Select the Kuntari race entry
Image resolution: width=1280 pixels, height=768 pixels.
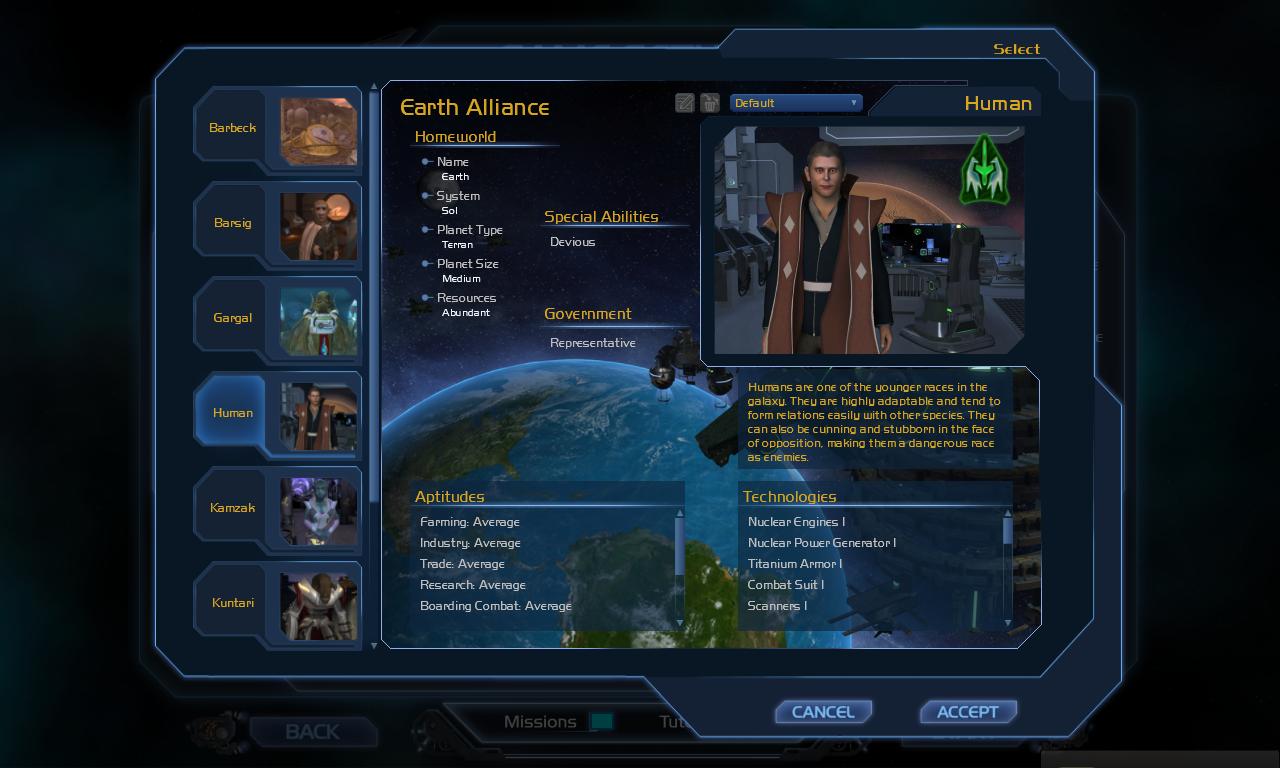pos(276,603)
